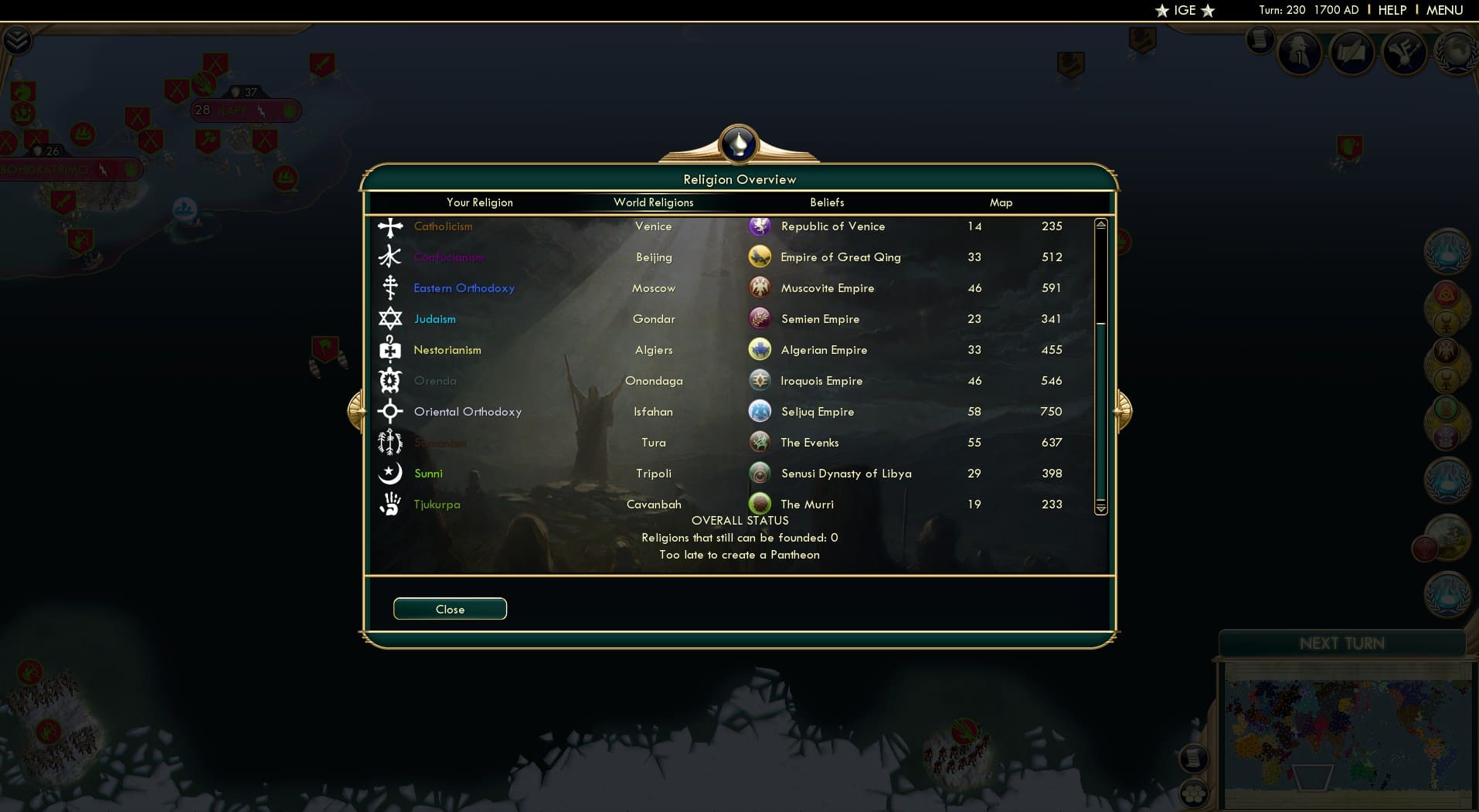Click the Empire of Great Qing emblem
The height and width of the screenshot is (812, 1479).
pyautogui.click(x=761, y=257)
